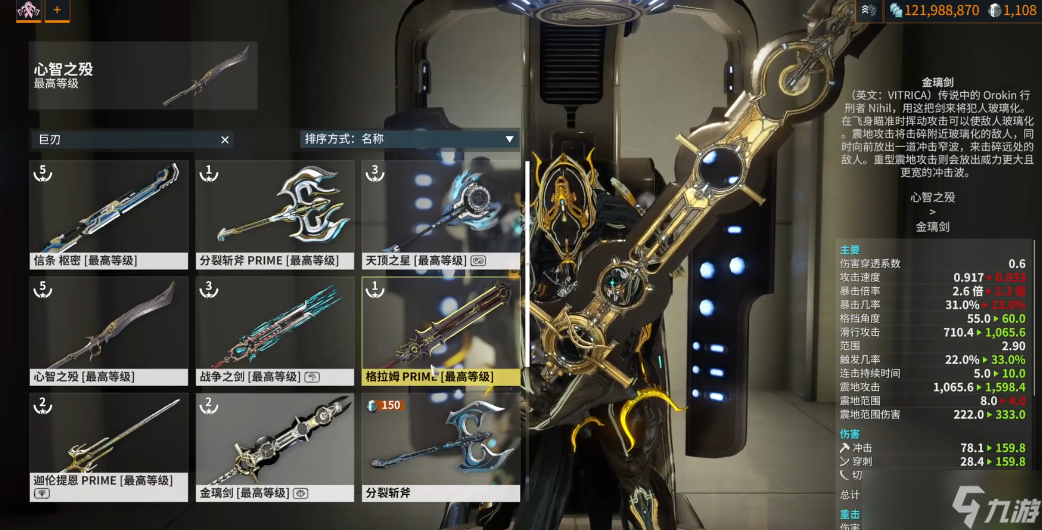Choose the 格拉姆 PRIME weapon tile
The width and height of the screenshot is (1042, 530).
click(x=440, y=330)
